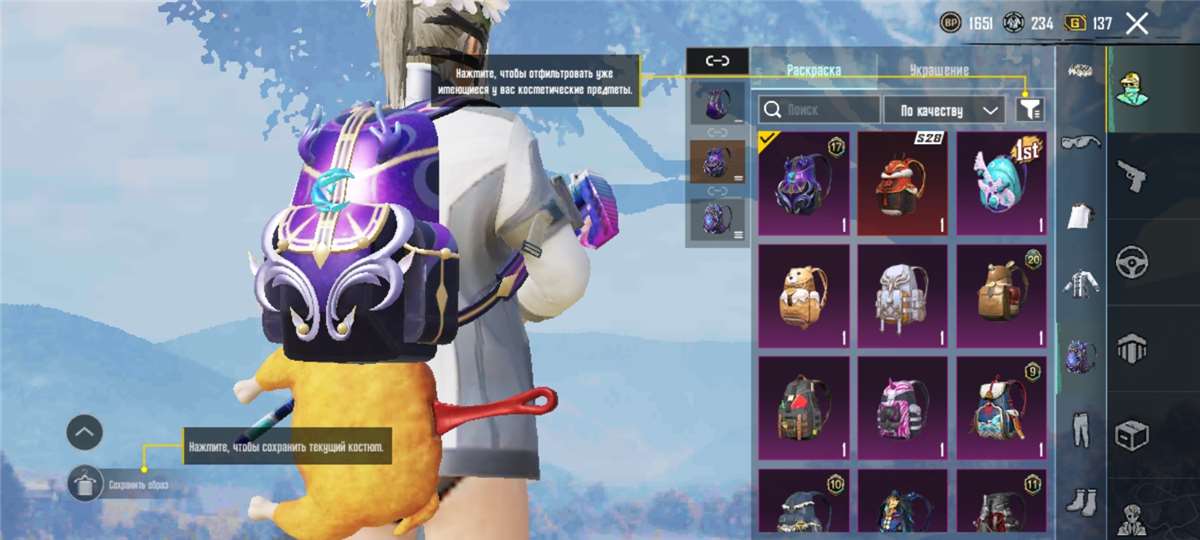
Task: Select the red samurai S28 backpack
Action: tap(902, 183)
